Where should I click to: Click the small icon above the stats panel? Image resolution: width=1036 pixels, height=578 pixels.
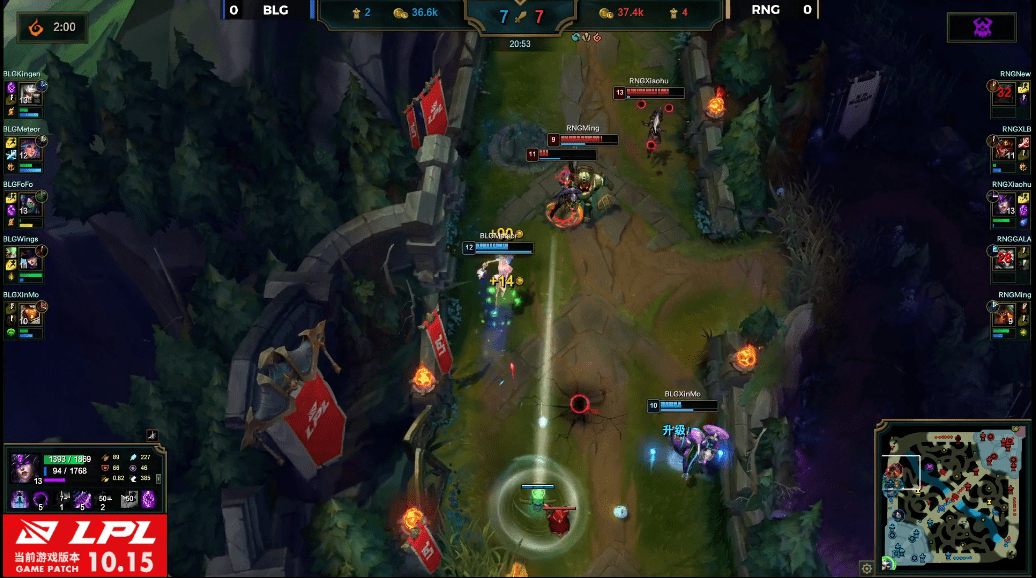point(152,435)
